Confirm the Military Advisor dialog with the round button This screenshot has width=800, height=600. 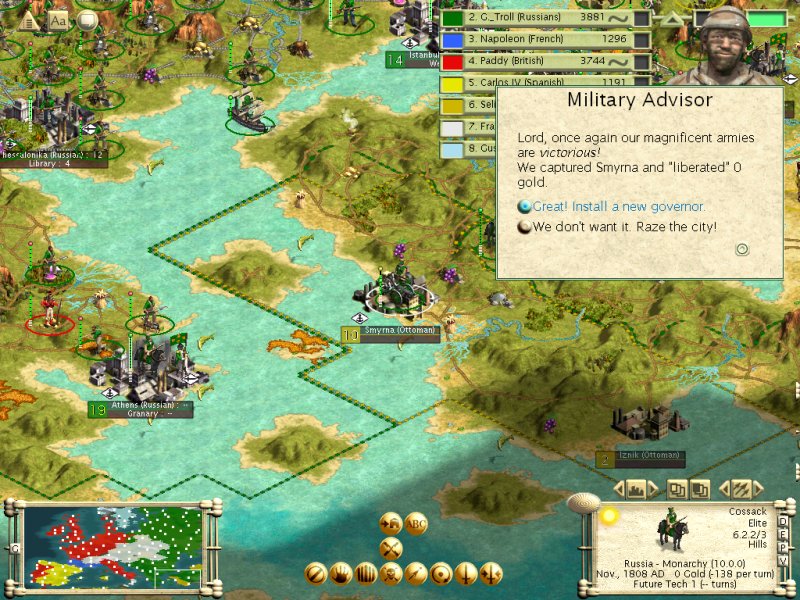[742, 249]
